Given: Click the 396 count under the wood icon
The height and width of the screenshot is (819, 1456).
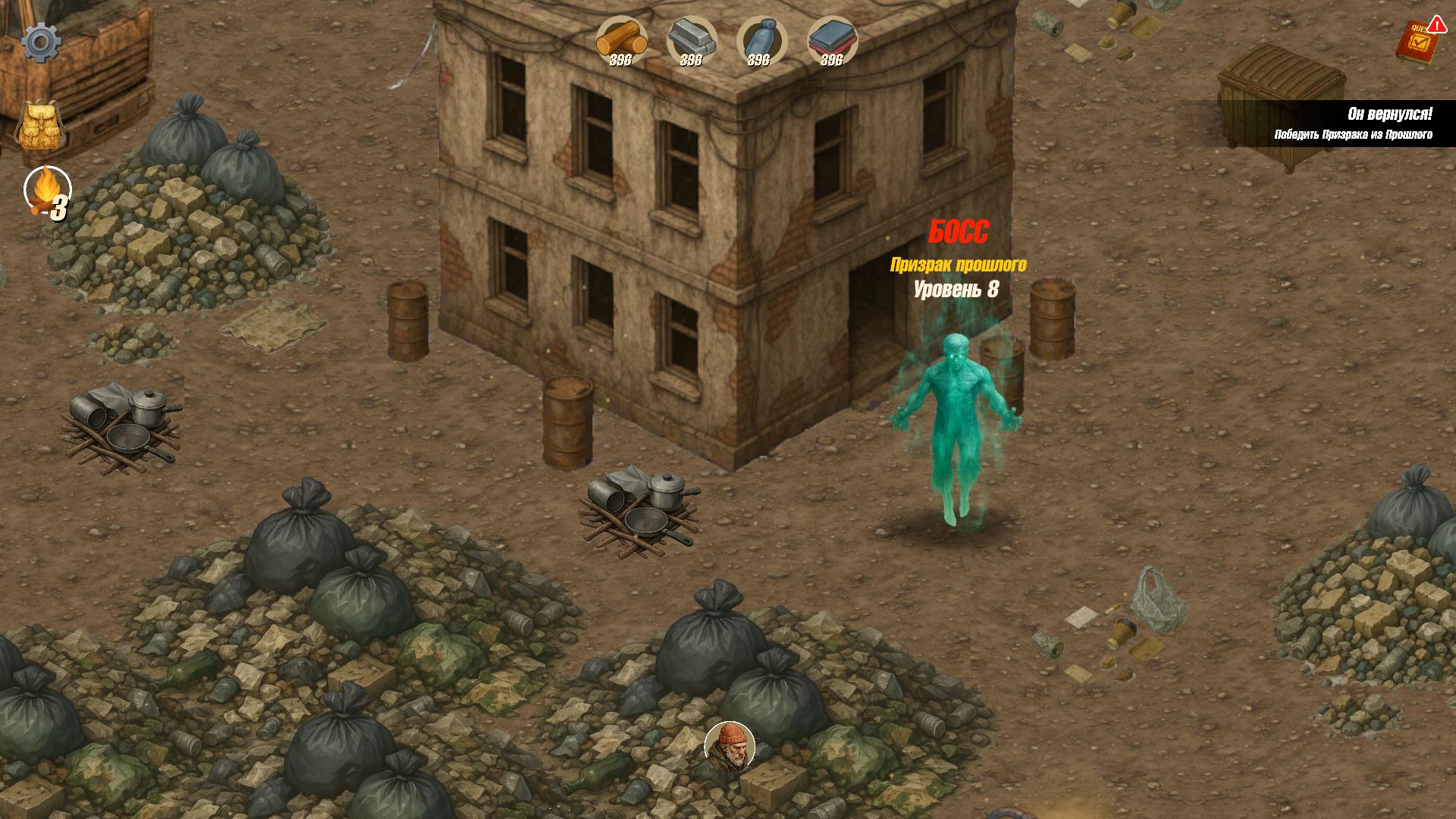Looking at the screenshot, I should (620, 59).
